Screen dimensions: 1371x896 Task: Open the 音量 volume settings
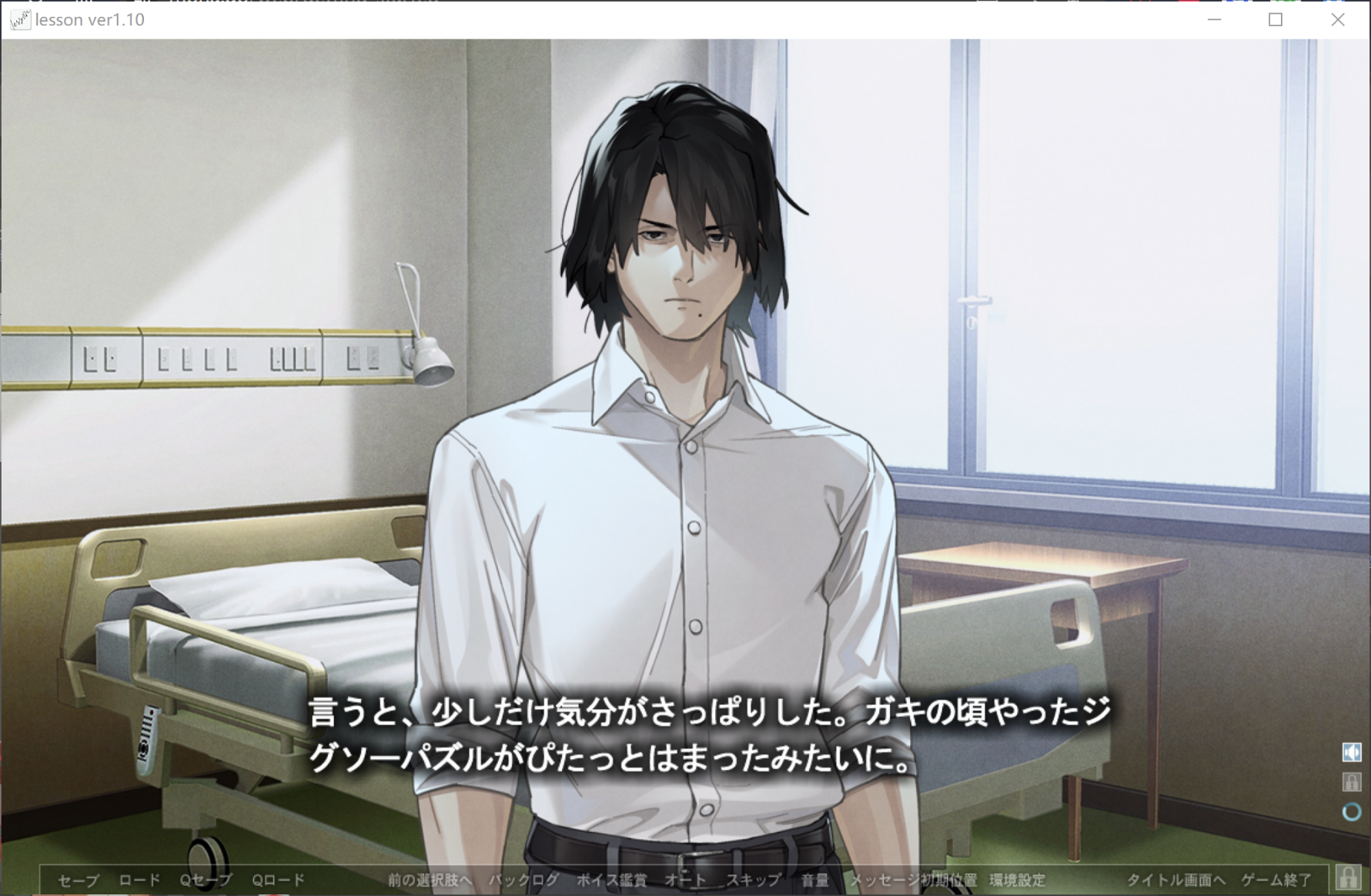(x=814, y=880)
